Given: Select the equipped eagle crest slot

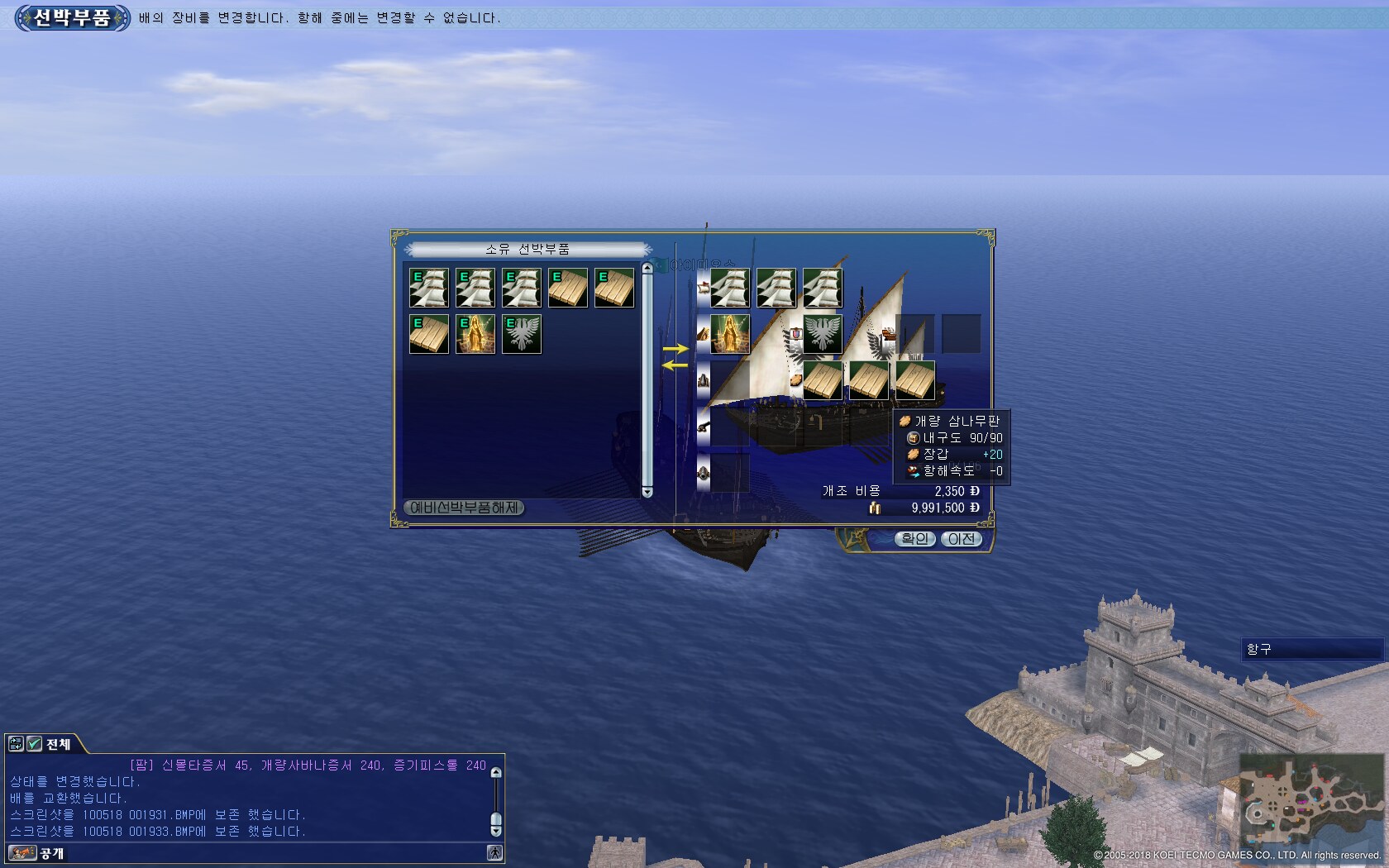Looking at the screenshot, I should pos(823,334).
